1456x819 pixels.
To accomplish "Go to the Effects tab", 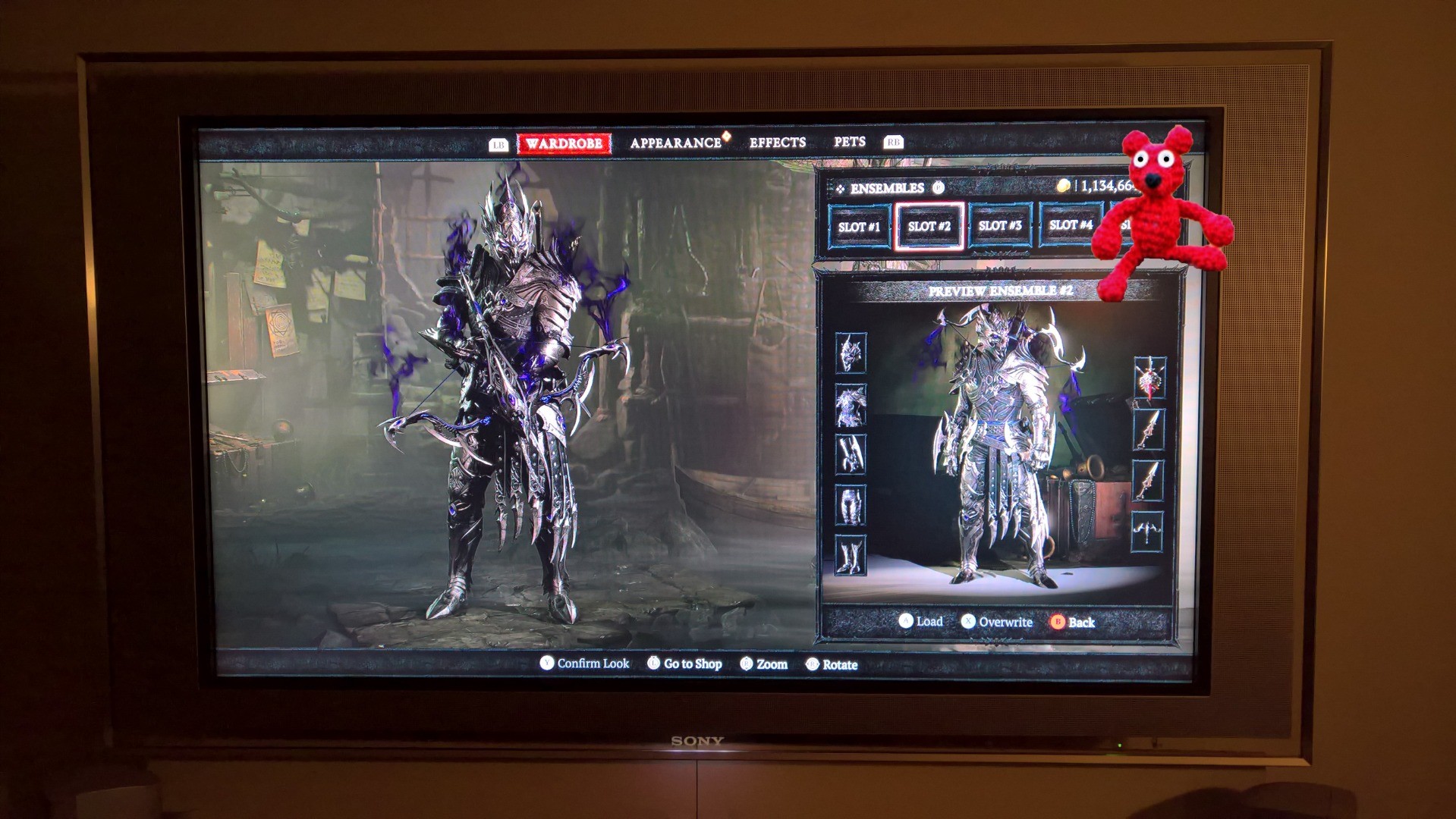I will 777,143.
